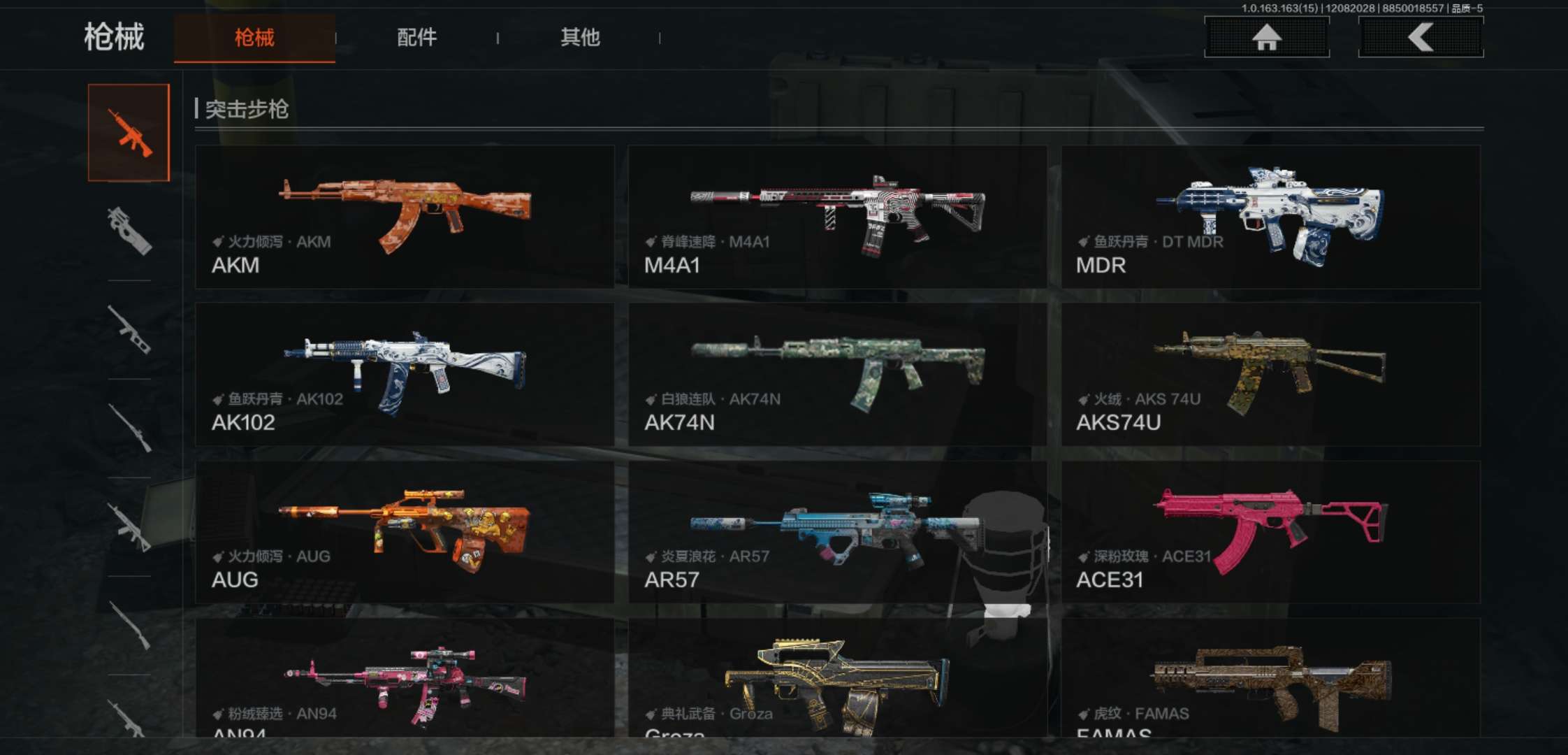Choose the M4A1 weapon tile
Image resolution: width=1568 pixels, height=755 pixels.
pos(837,217)
